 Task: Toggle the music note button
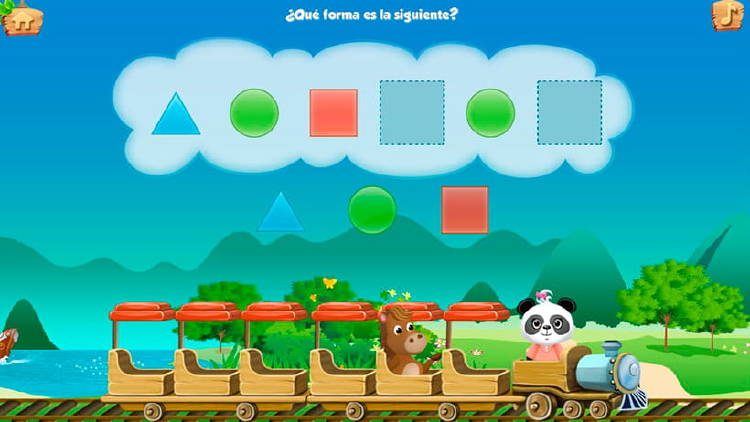(727, 15)
